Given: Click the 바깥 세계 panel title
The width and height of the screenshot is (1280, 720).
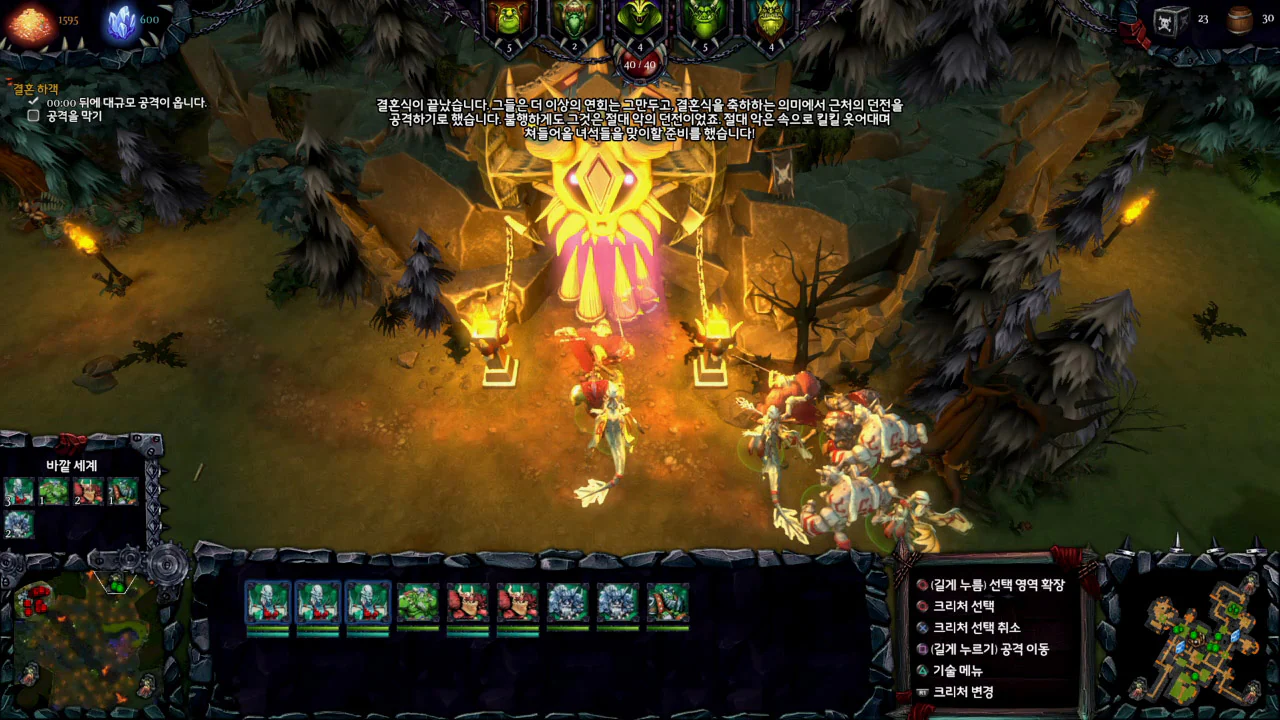Looking at the screenshot, I should (72, 465).
